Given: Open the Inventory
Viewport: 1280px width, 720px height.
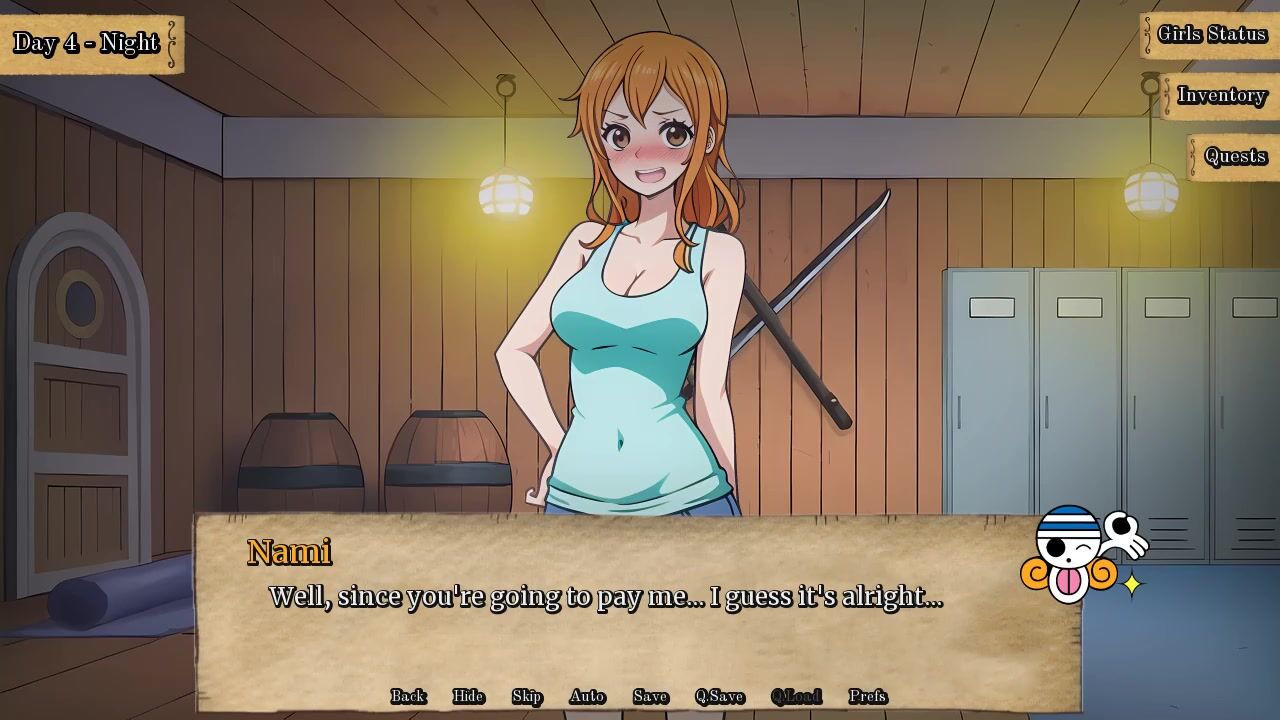Looking at the screenshot, I should [1221, 96].
